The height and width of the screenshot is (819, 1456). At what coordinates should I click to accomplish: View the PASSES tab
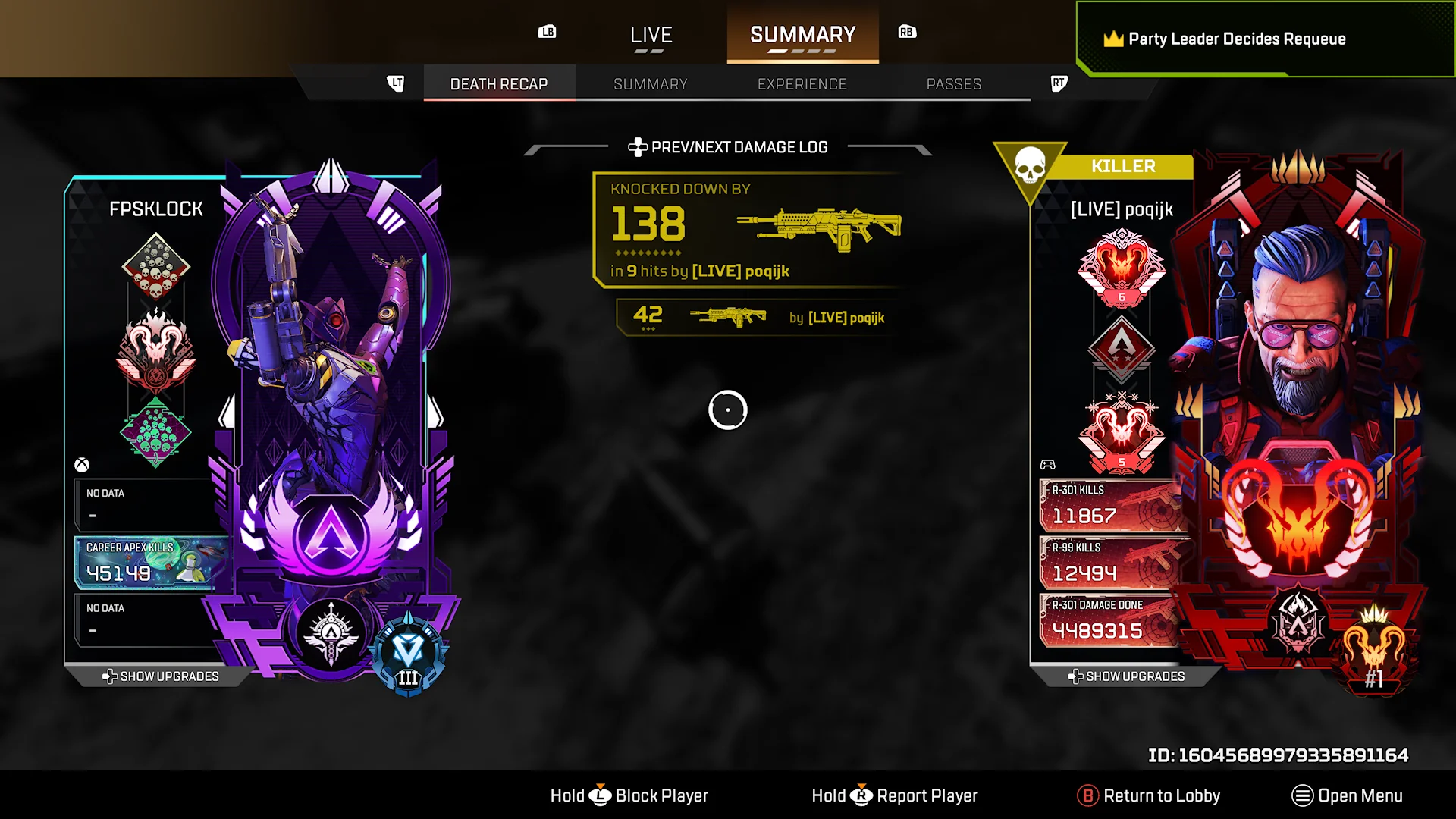tap(954, 84)
